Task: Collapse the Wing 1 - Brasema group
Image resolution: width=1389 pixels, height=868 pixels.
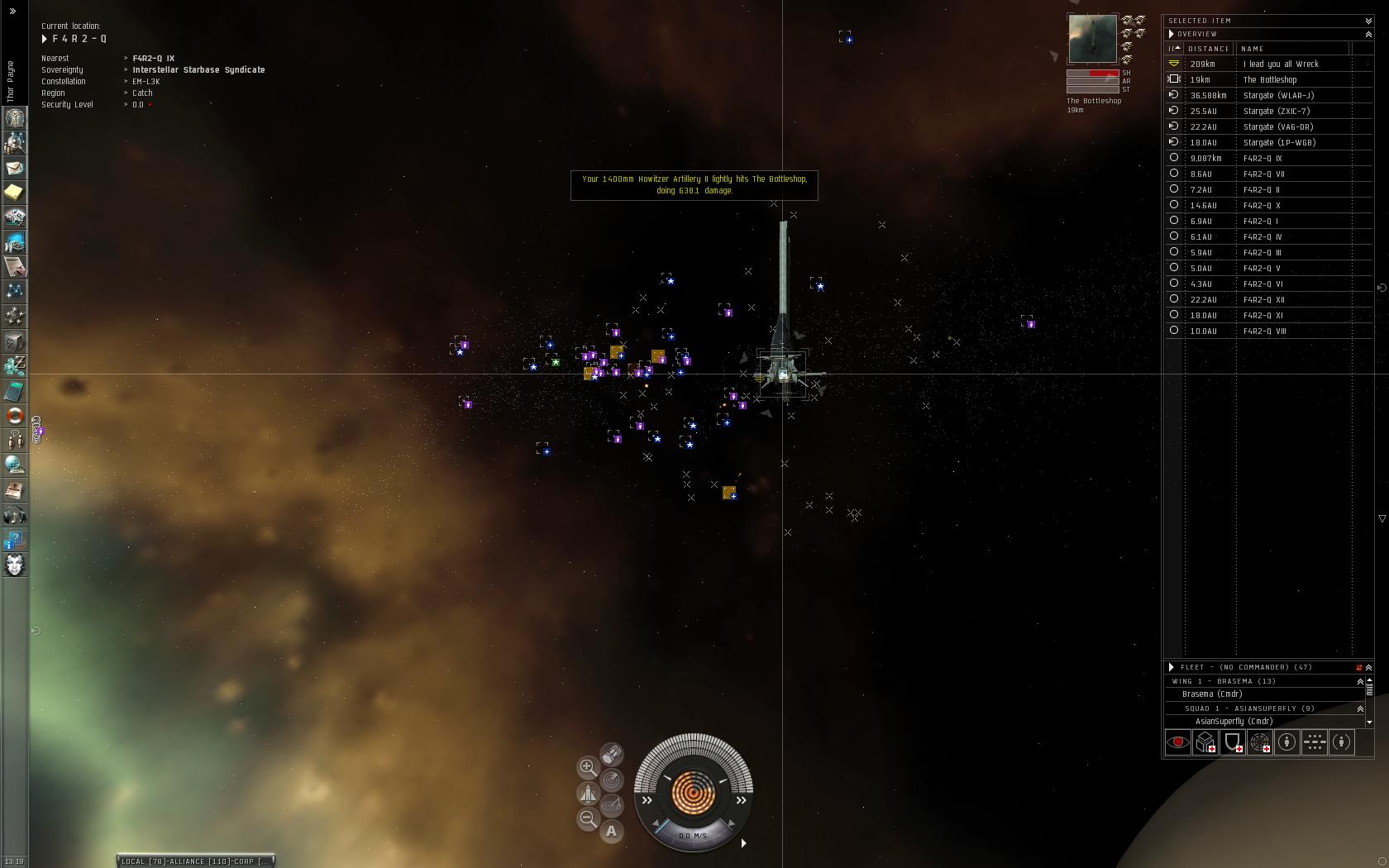Action: click(x=1360, y=681)
